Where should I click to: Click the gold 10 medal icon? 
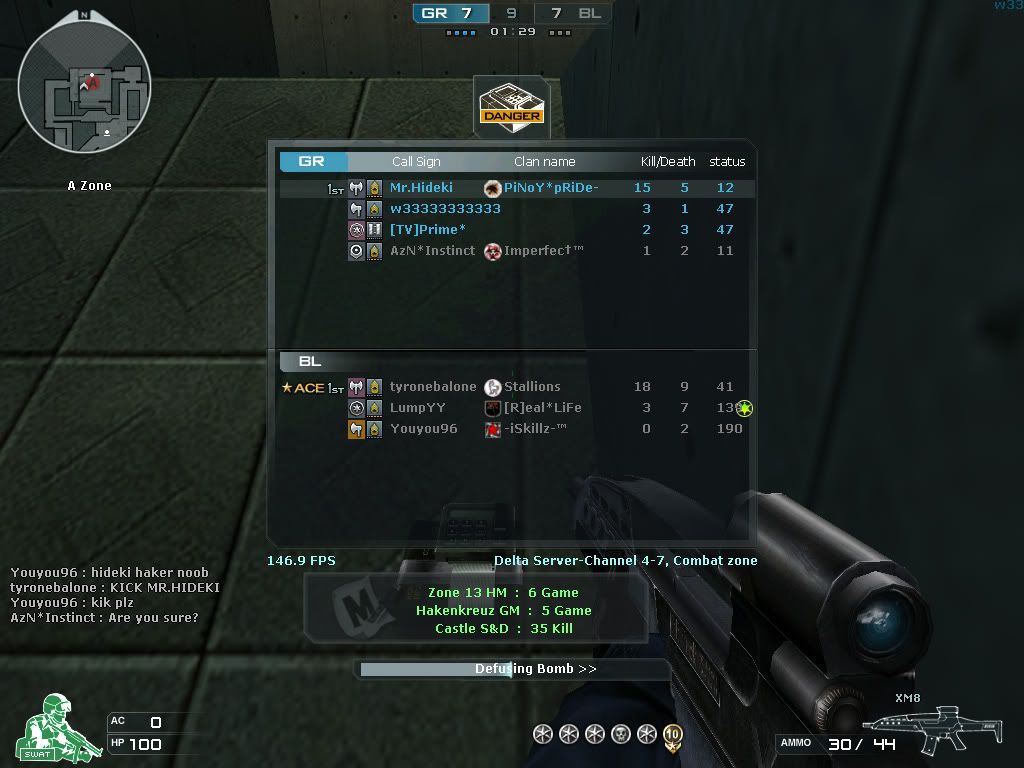(x=673, y=735)
